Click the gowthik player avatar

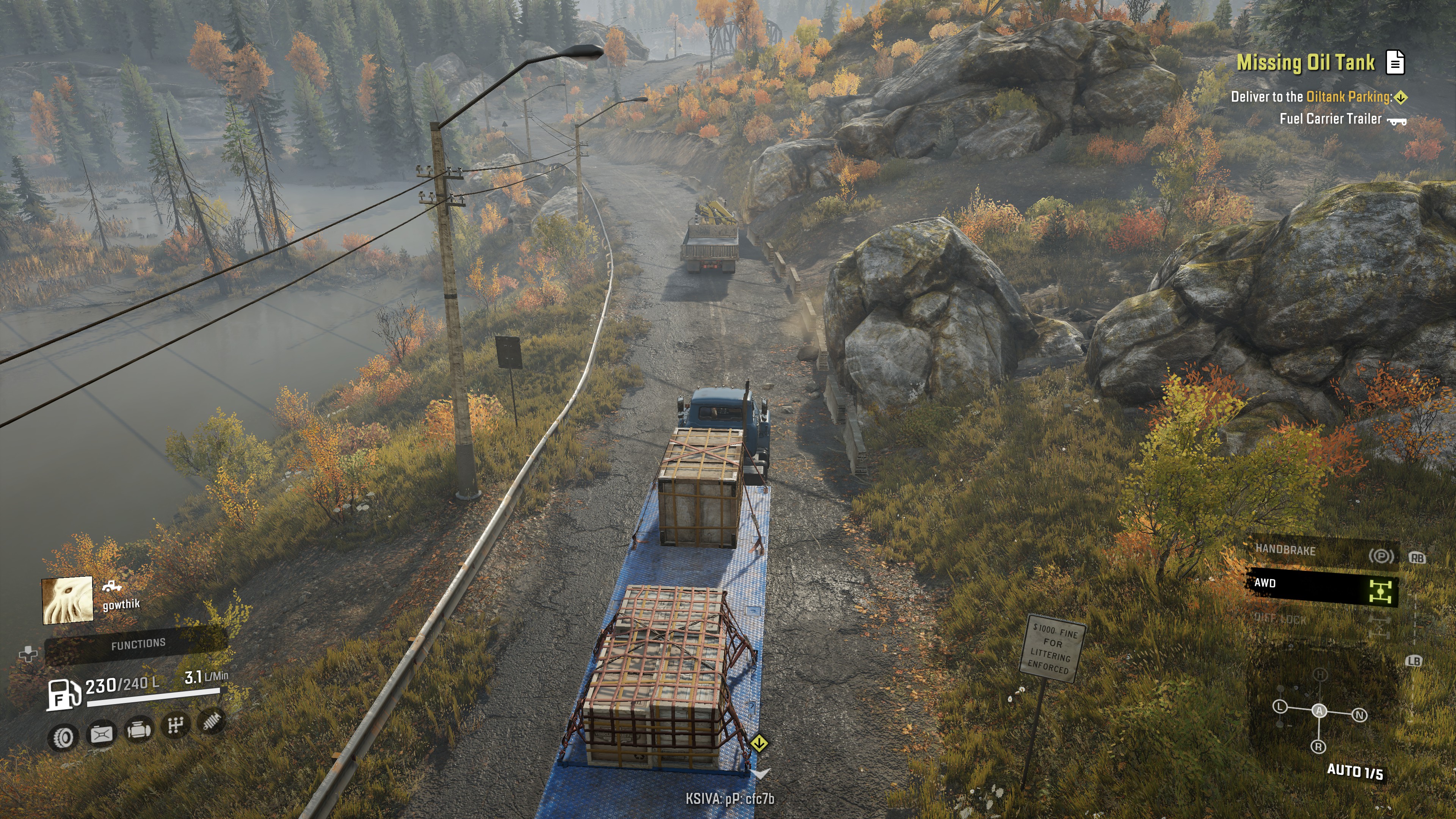point(67,600)
